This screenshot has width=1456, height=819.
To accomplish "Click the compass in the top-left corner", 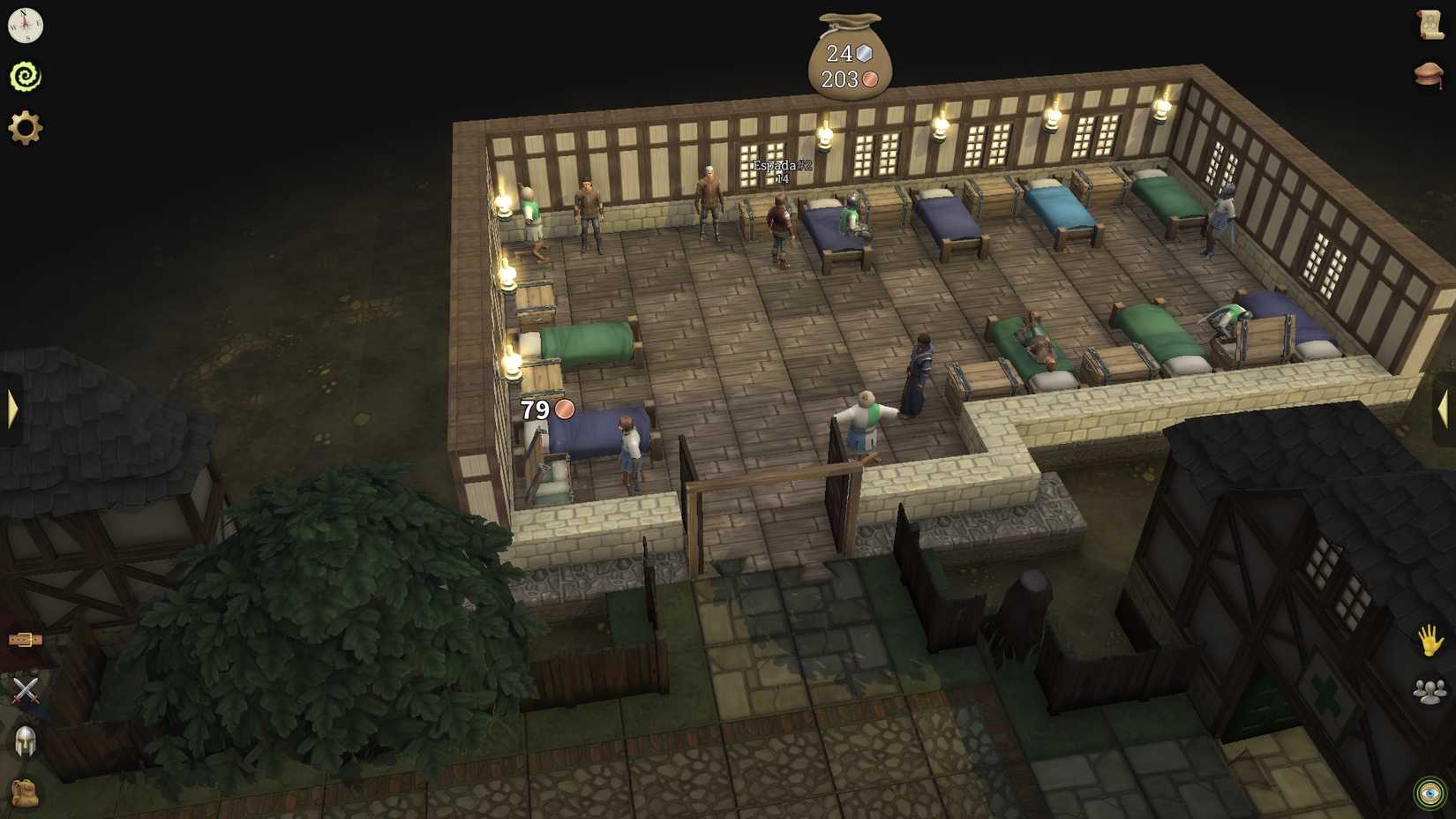I will [x=26, y=26].
